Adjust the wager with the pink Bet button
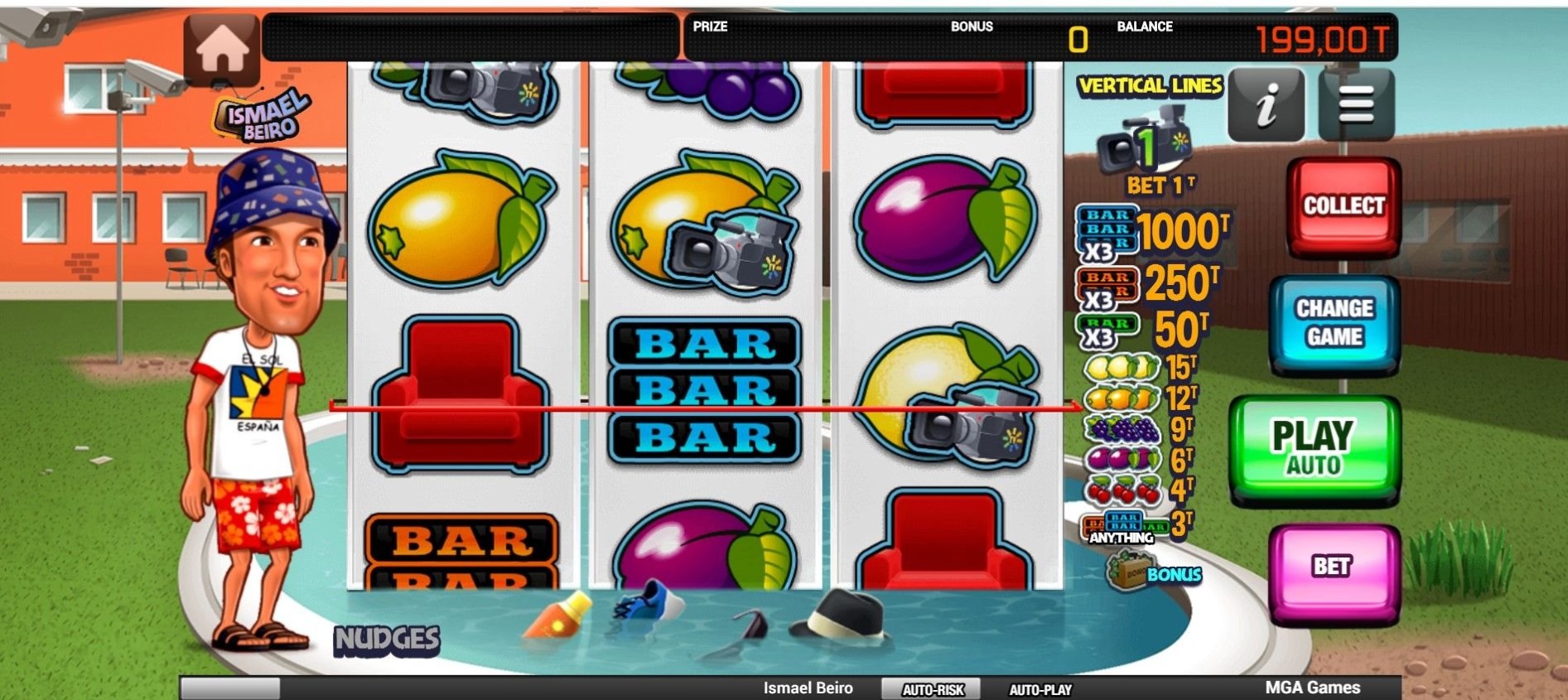 pyautogui.click(x=1333, y=567)
